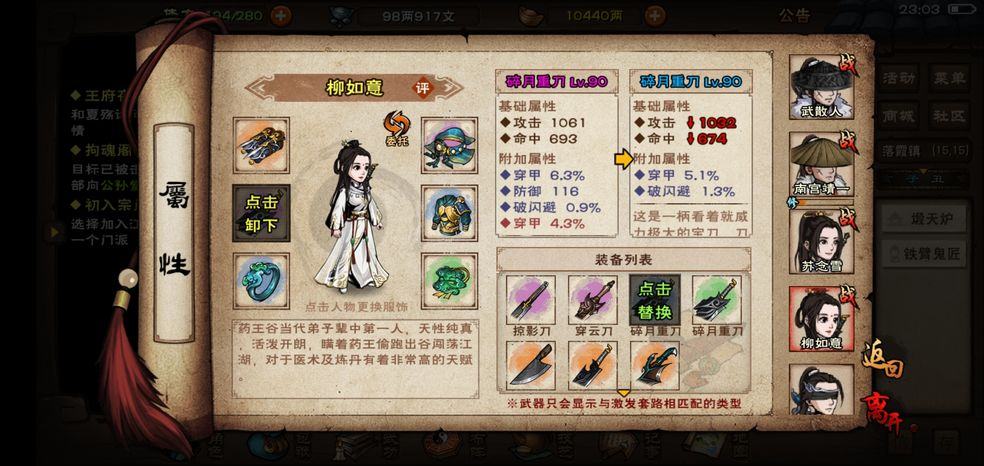Open the equipped blue hat slot

click(448, 145)
